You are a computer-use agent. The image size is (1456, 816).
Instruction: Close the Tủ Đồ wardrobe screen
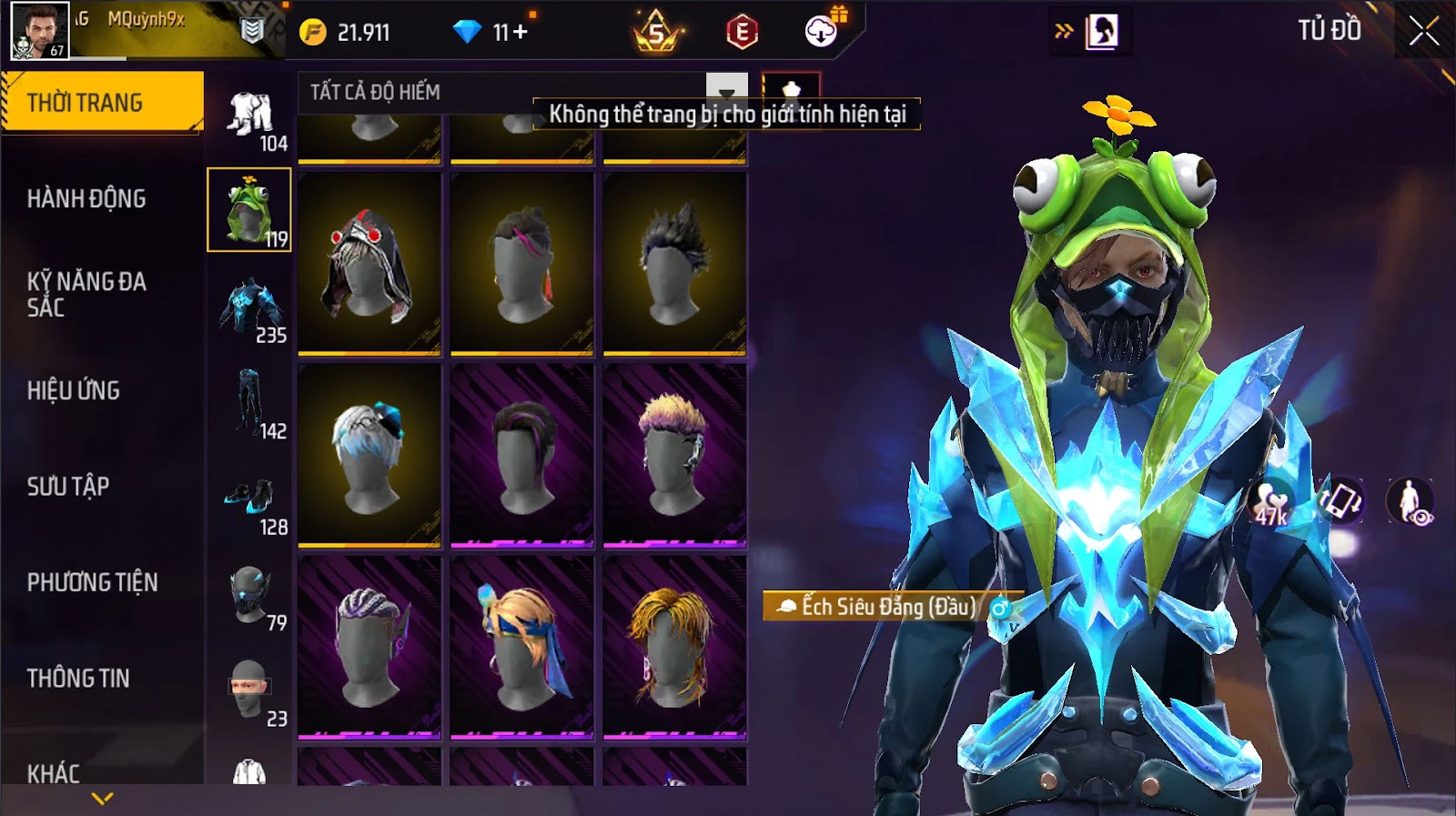pyautogui.click(x=1423, y=32)
